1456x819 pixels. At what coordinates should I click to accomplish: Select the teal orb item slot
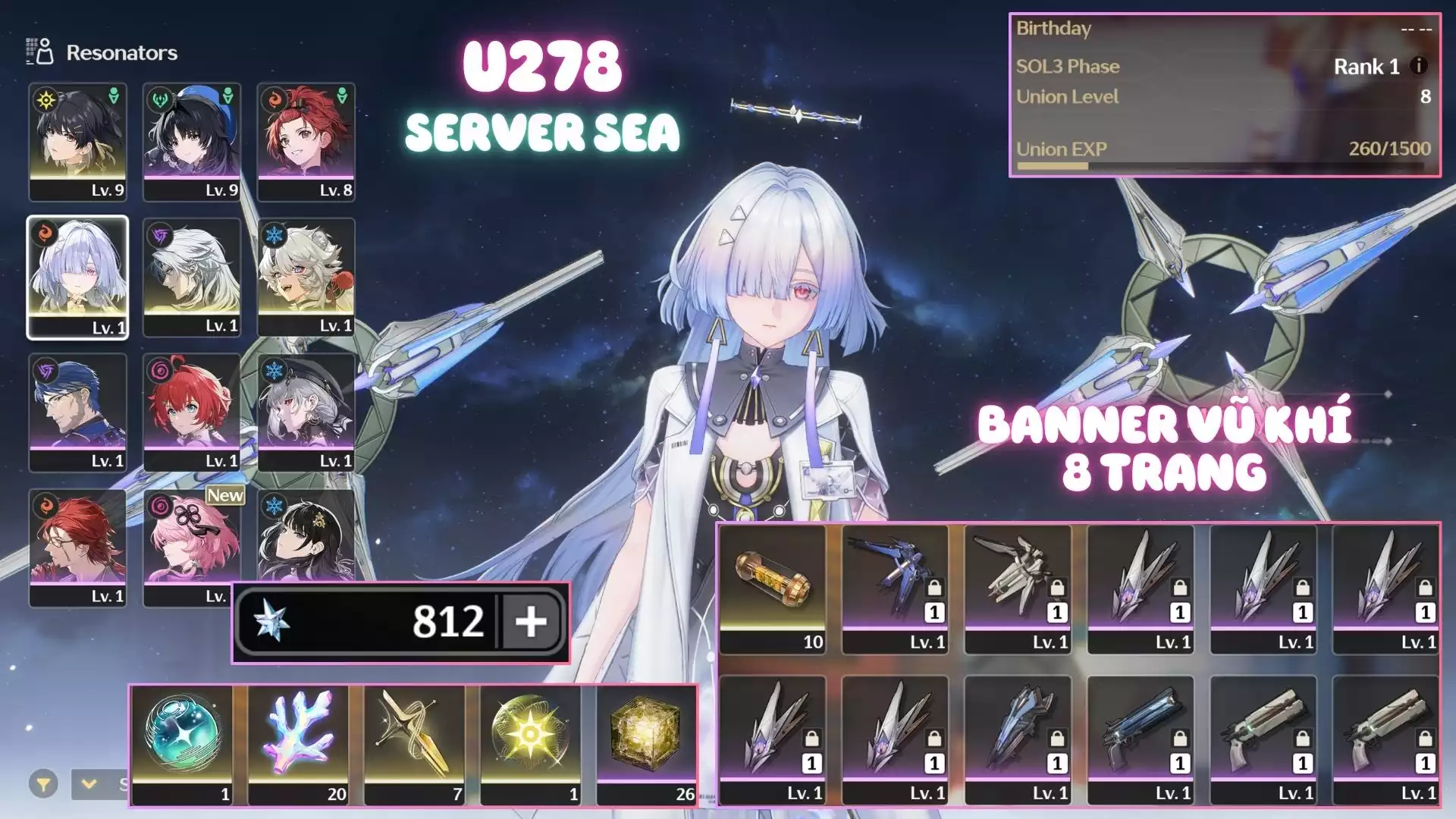pos(182,743)
